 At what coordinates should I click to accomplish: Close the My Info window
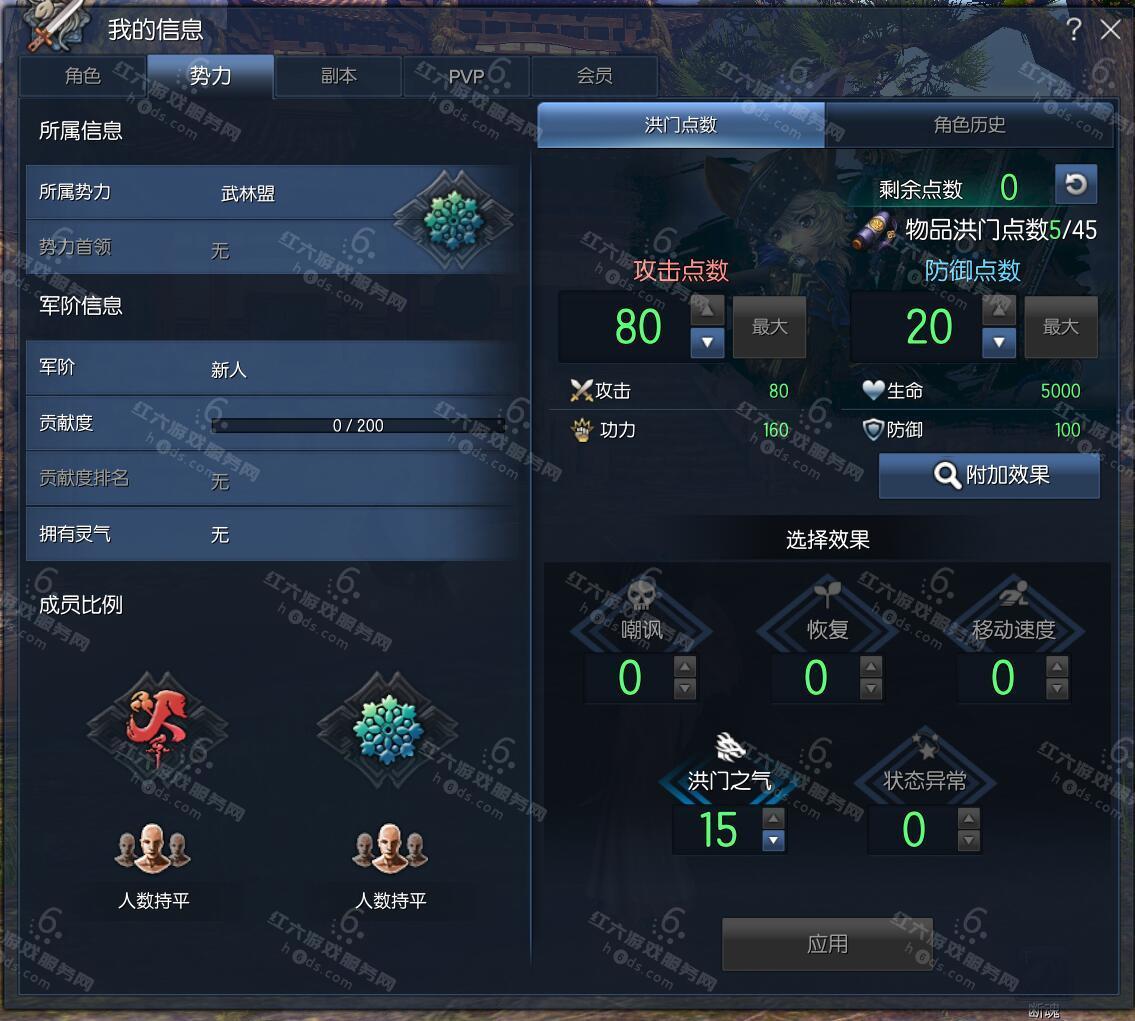pos(1110,30)
